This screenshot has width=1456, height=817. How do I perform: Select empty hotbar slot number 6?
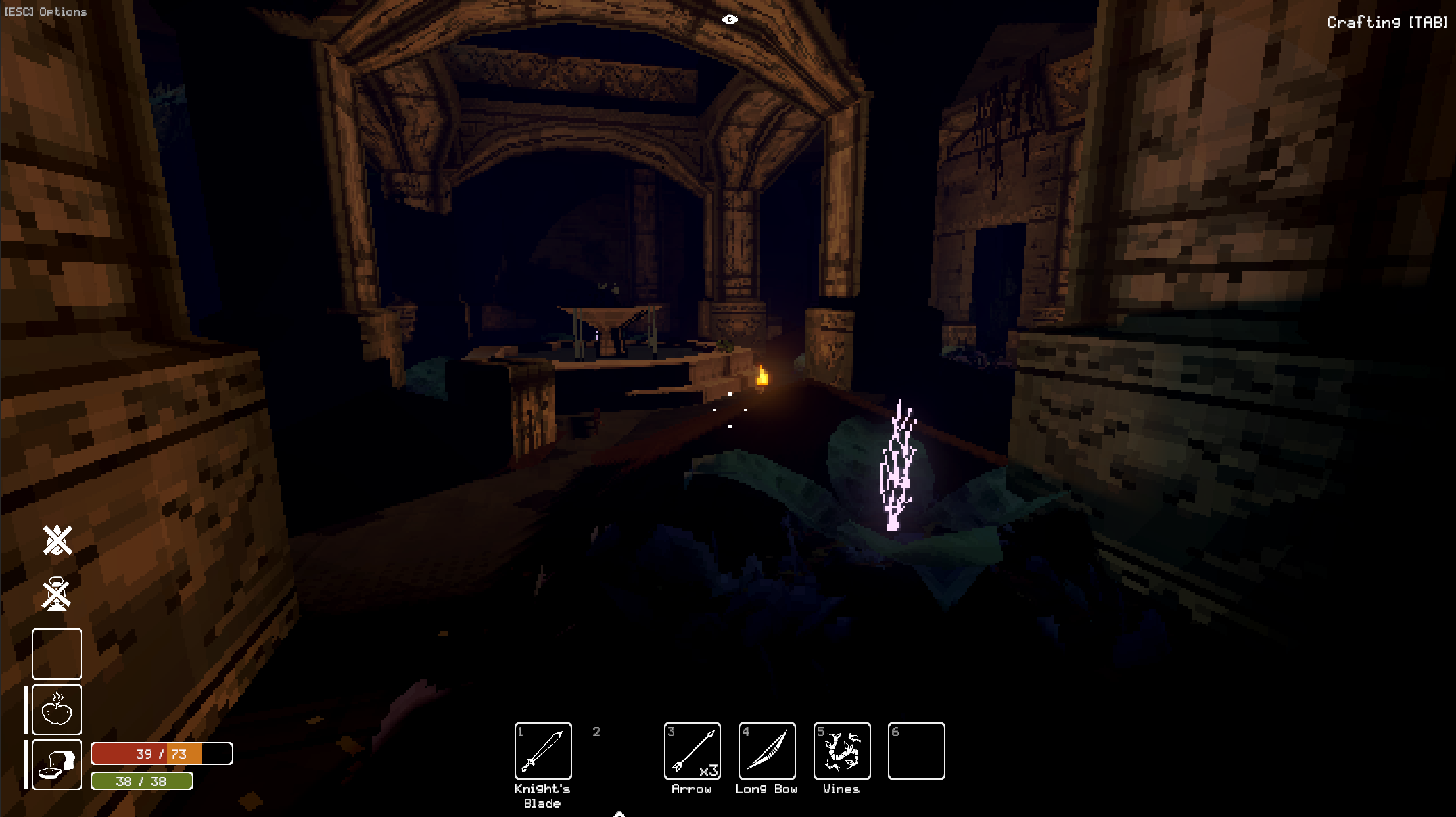click(916, 751)
